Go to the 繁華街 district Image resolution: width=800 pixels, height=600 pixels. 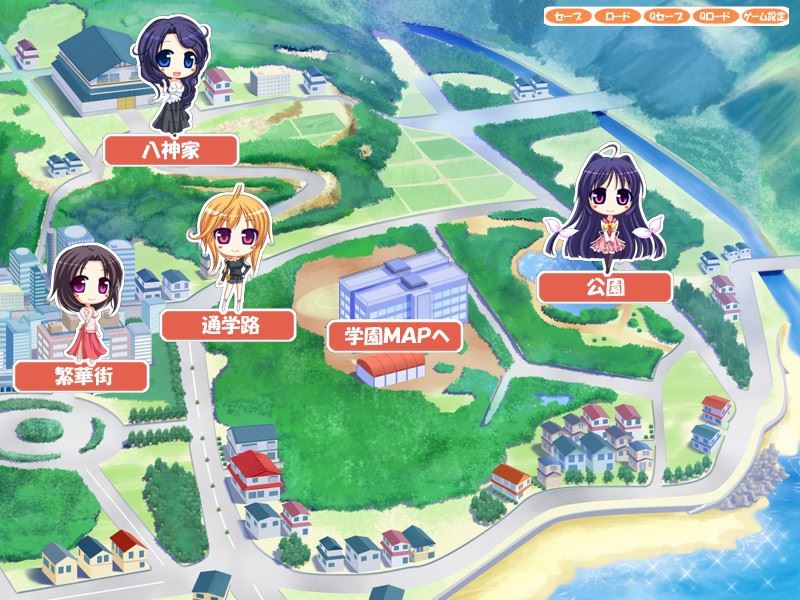82,376
